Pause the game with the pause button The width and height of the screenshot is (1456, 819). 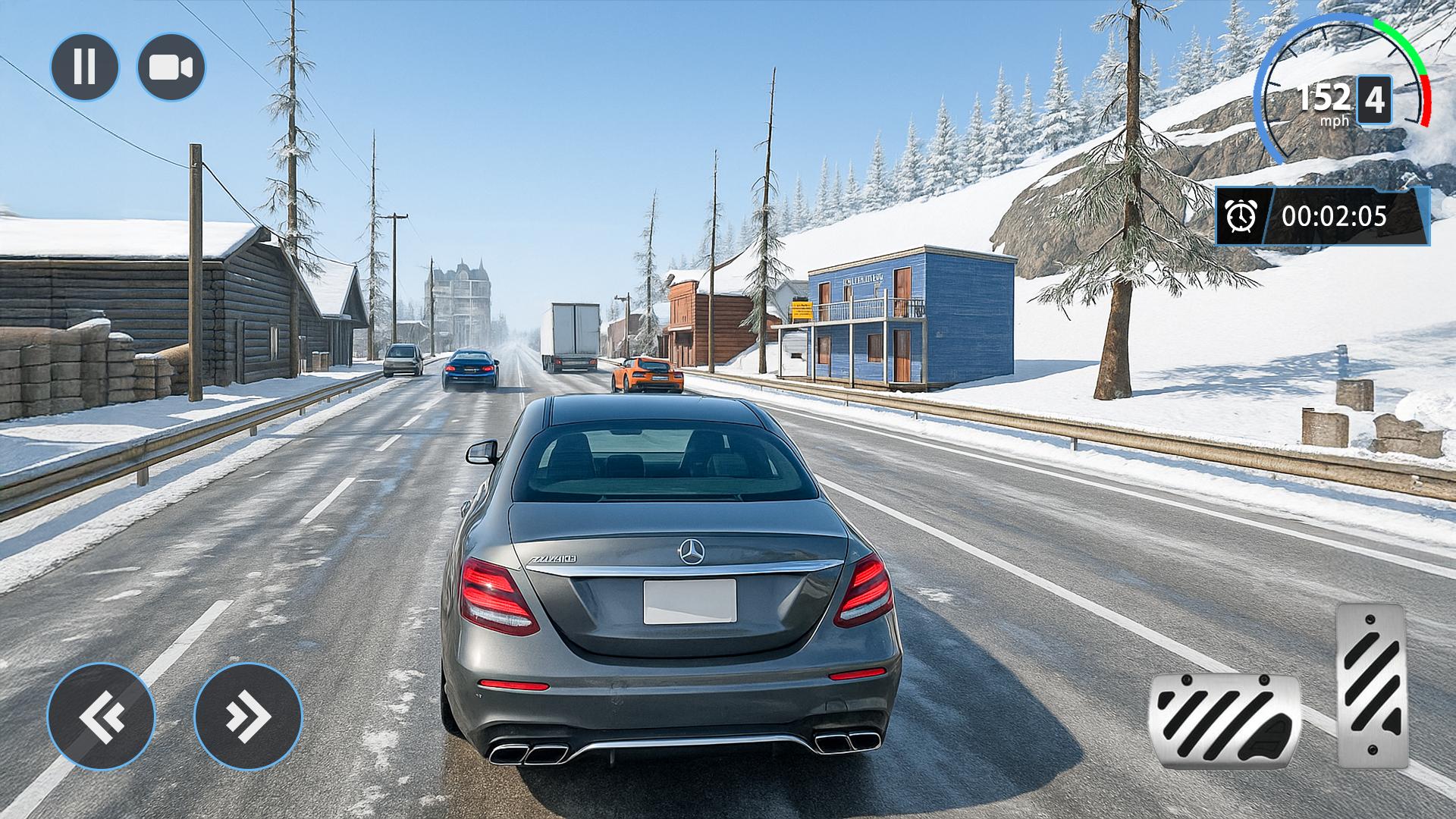85,67
